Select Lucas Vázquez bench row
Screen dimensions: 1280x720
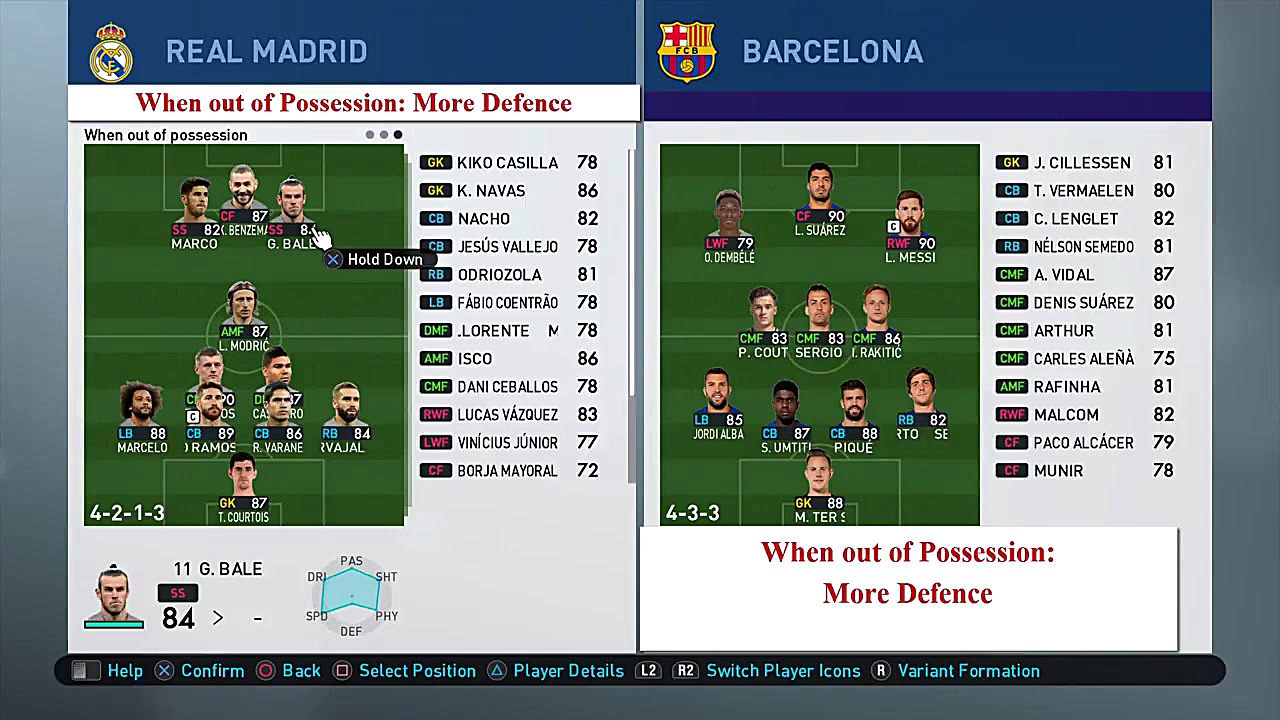[x=507, y=415]
